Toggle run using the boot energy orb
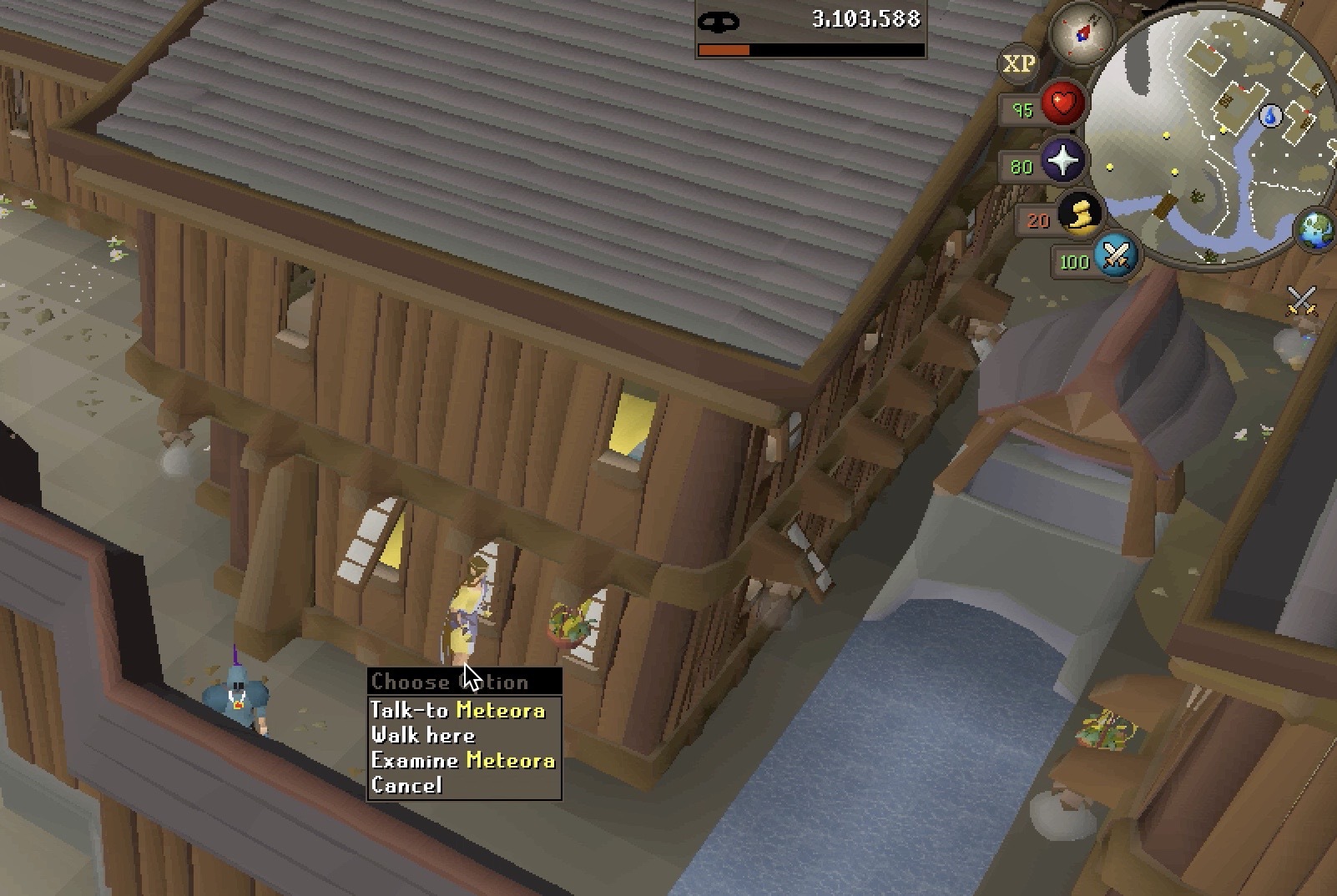This screenshot has width=1337, height=896. (x=1080, y=214)
